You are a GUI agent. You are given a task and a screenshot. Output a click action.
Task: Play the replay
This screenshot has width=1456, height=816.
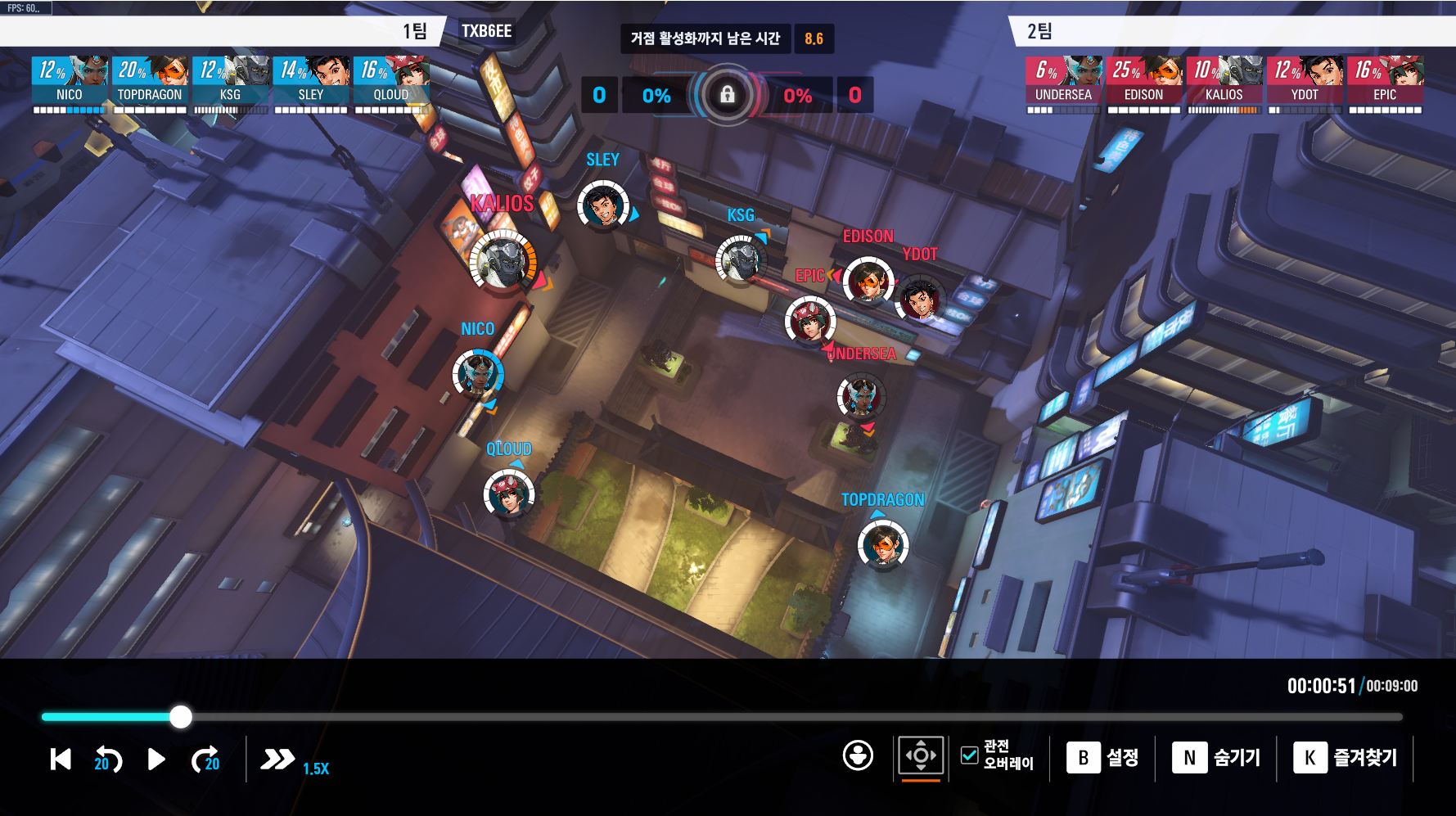156,760
